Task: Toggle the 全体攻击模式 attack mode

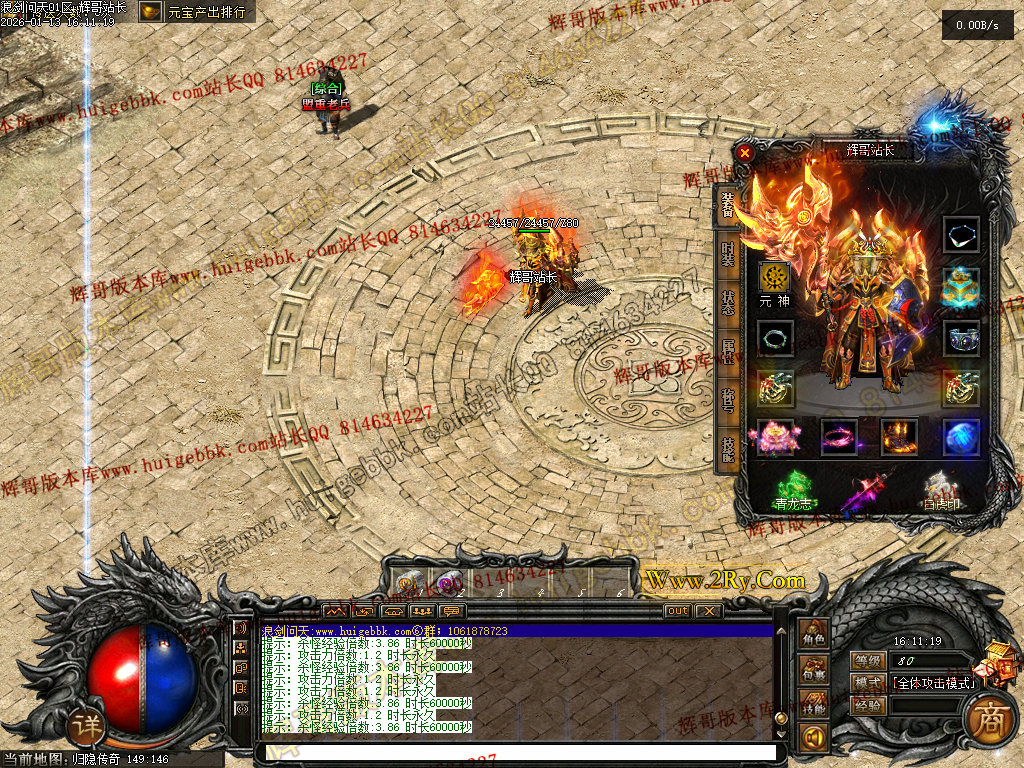Action: 933,682
